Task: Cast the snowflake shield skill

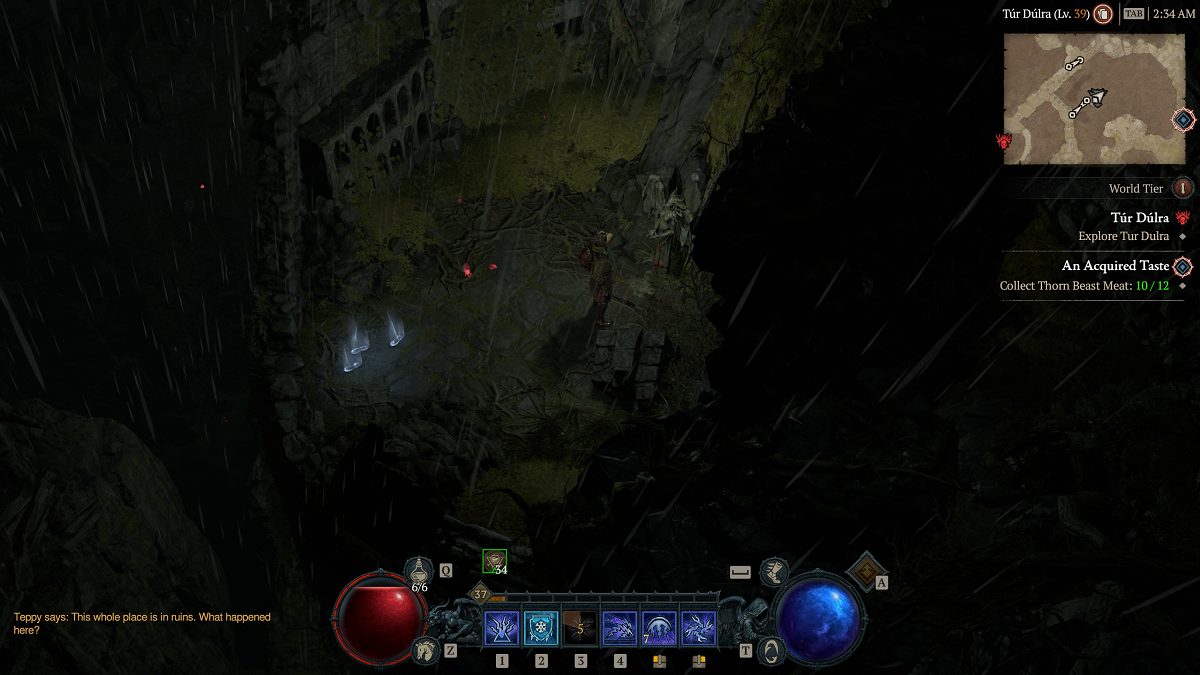Action: [541, 628]
